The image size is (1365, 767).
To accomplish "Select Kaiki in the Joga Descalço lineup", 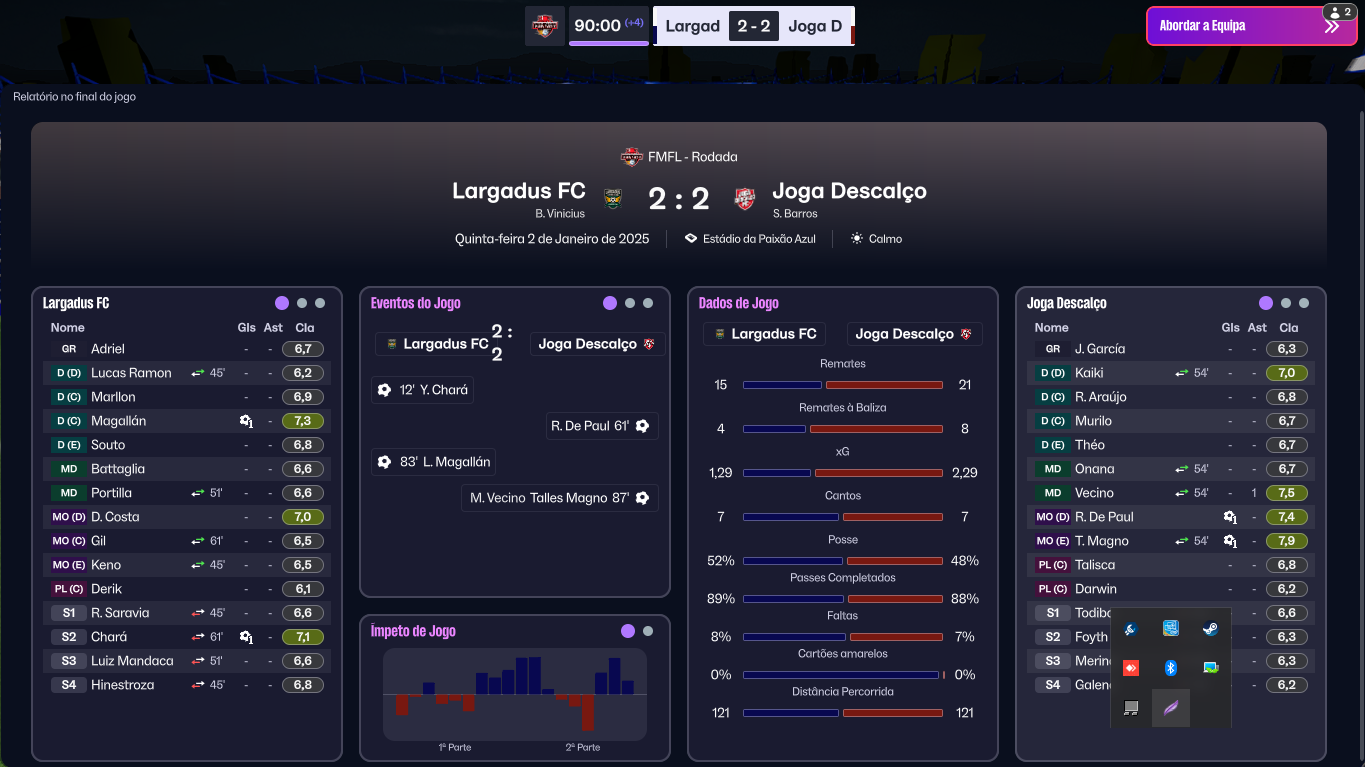I will 1089,373.
